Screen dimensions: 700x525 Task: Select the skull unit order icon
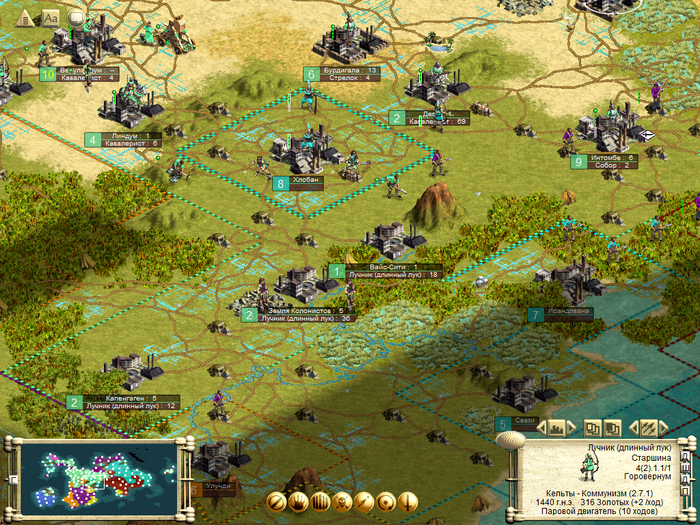343,502
